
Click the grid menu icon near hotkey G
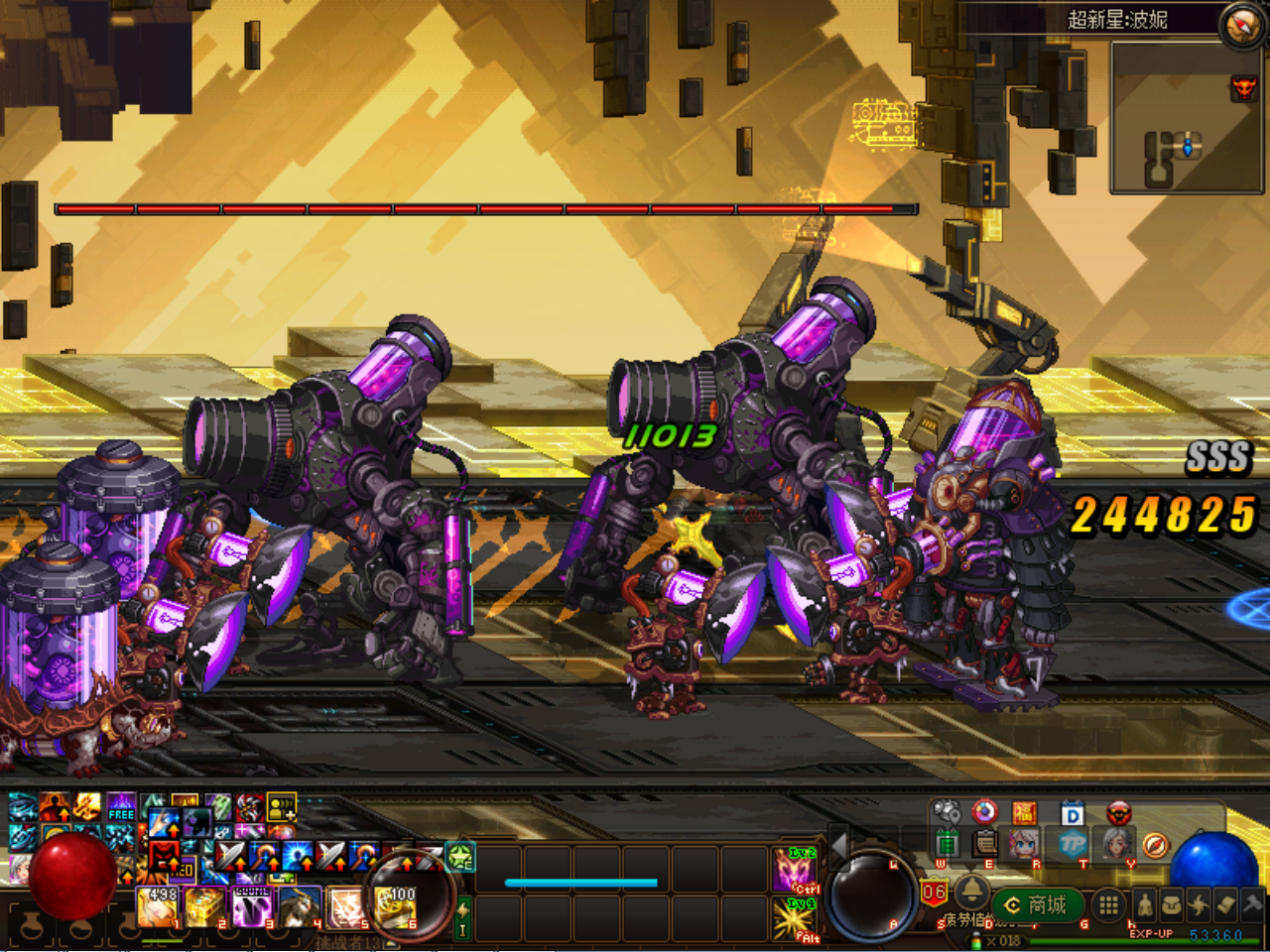[x=1107, y=905]
